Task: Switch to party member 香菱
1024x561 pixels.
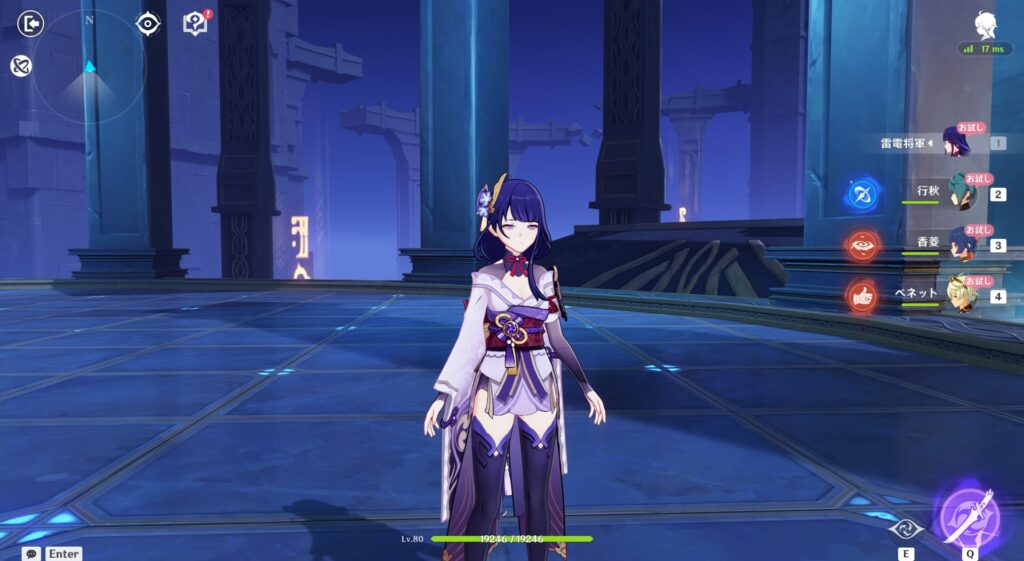Action: [962, 244]
